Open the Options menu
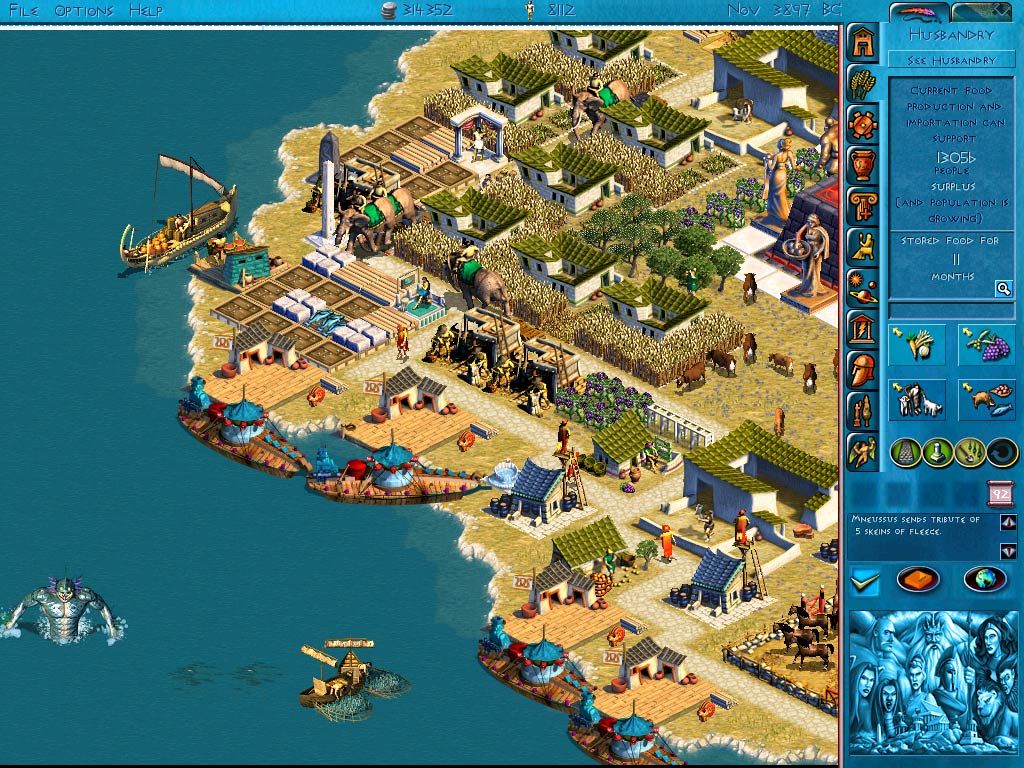Image resolution: width=1024 pixels, height=768 pixels. 84,10
